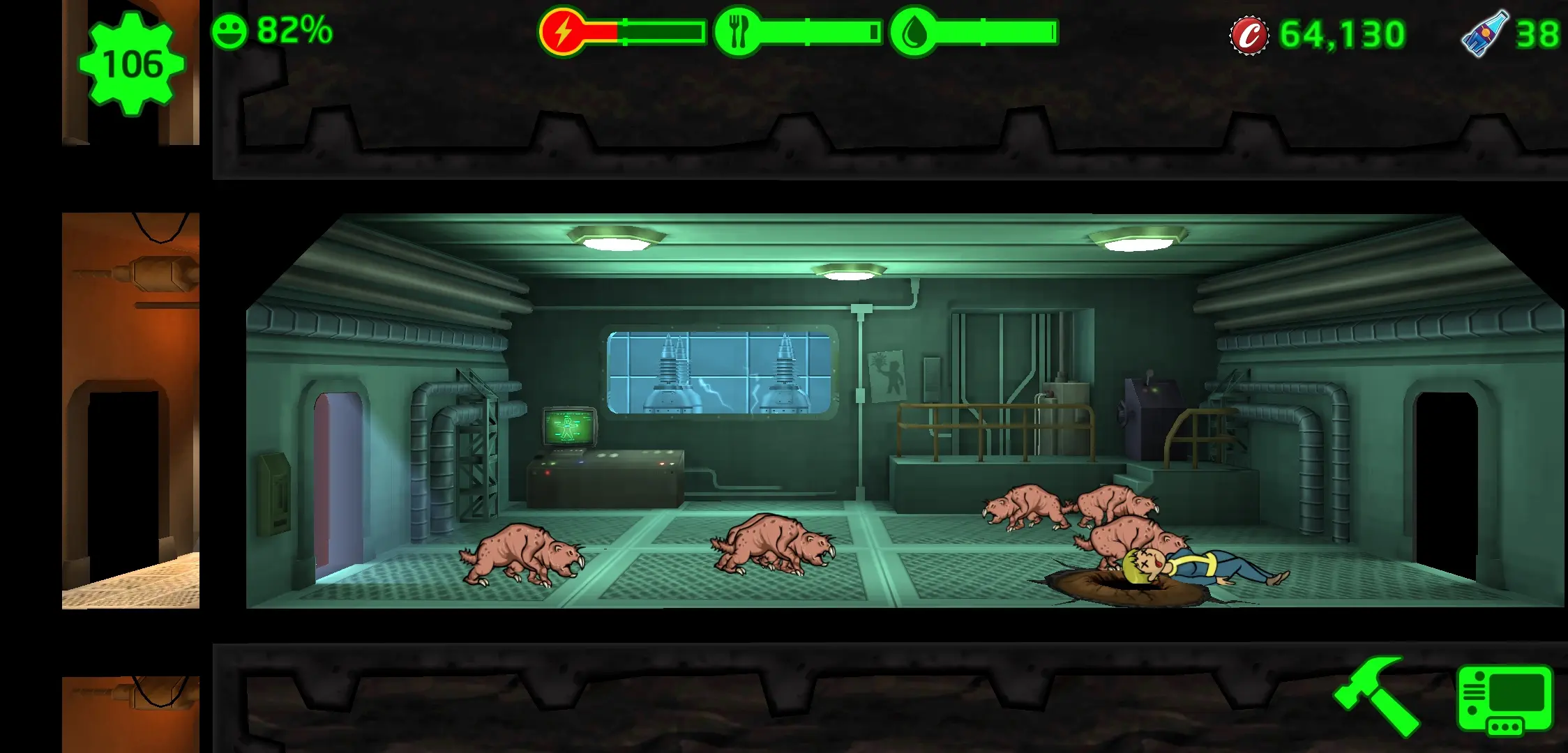This screenshot has width=1568, height=753.
Task: Tap the happiness smiley face icon
Action: pyautogui.click(x=229, y=32)
